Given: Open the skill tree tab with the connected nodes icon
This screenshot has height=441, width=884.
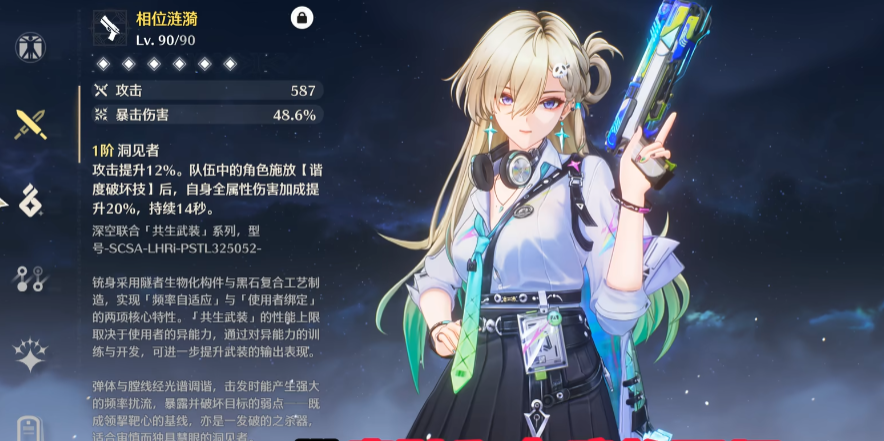Looking at the screenshot, I should click(x=31, y=278).
